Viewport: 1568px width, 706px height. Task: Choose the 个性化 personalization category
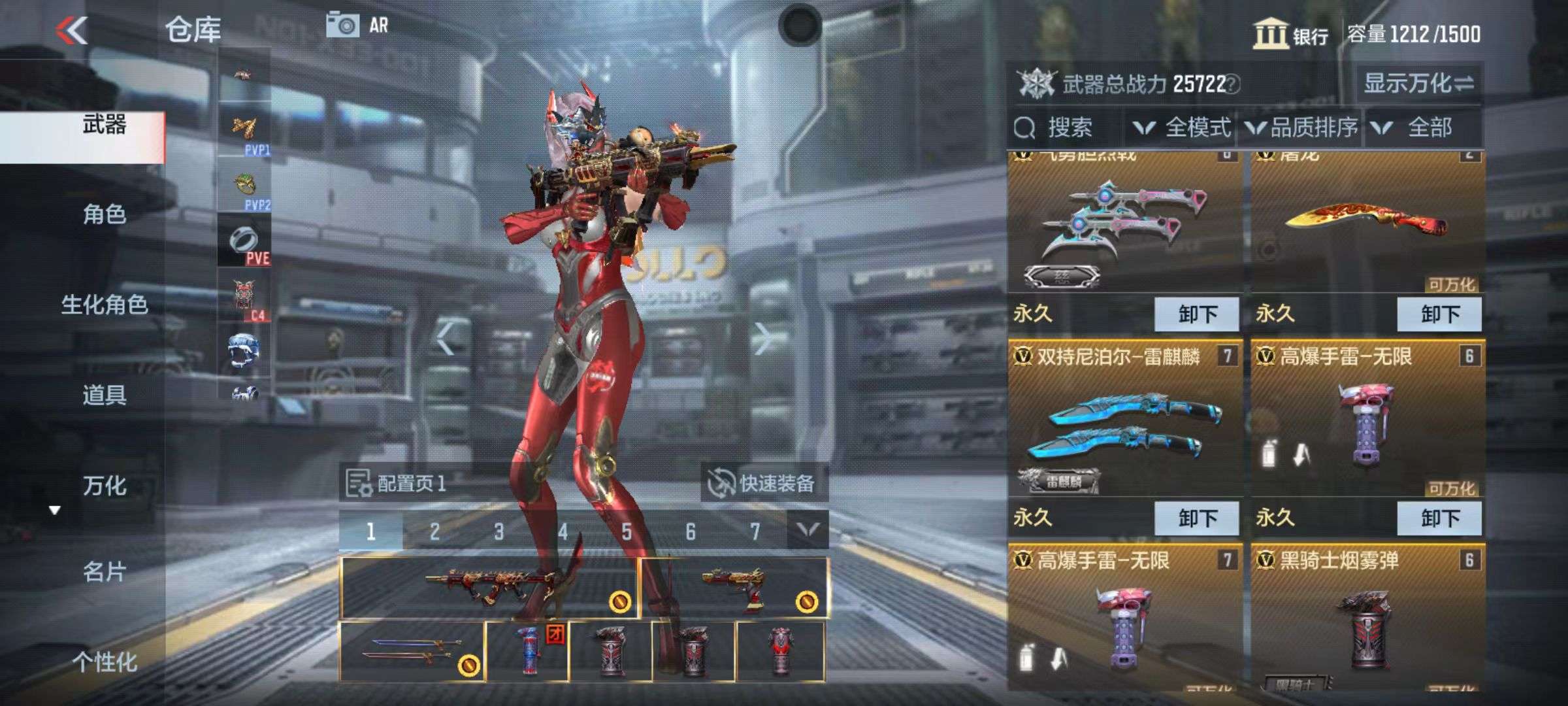pyautogui.click(x=104, y=662)
